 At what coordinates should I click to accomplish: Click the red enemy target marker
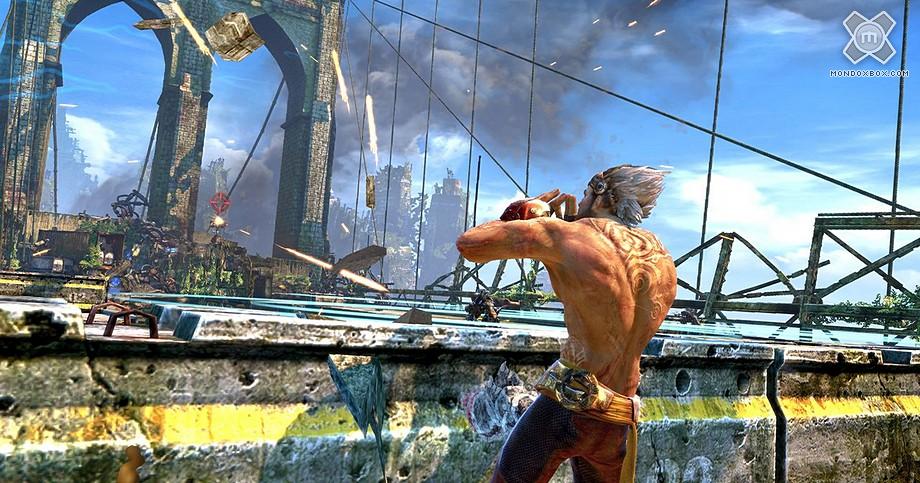coord(219,203)
